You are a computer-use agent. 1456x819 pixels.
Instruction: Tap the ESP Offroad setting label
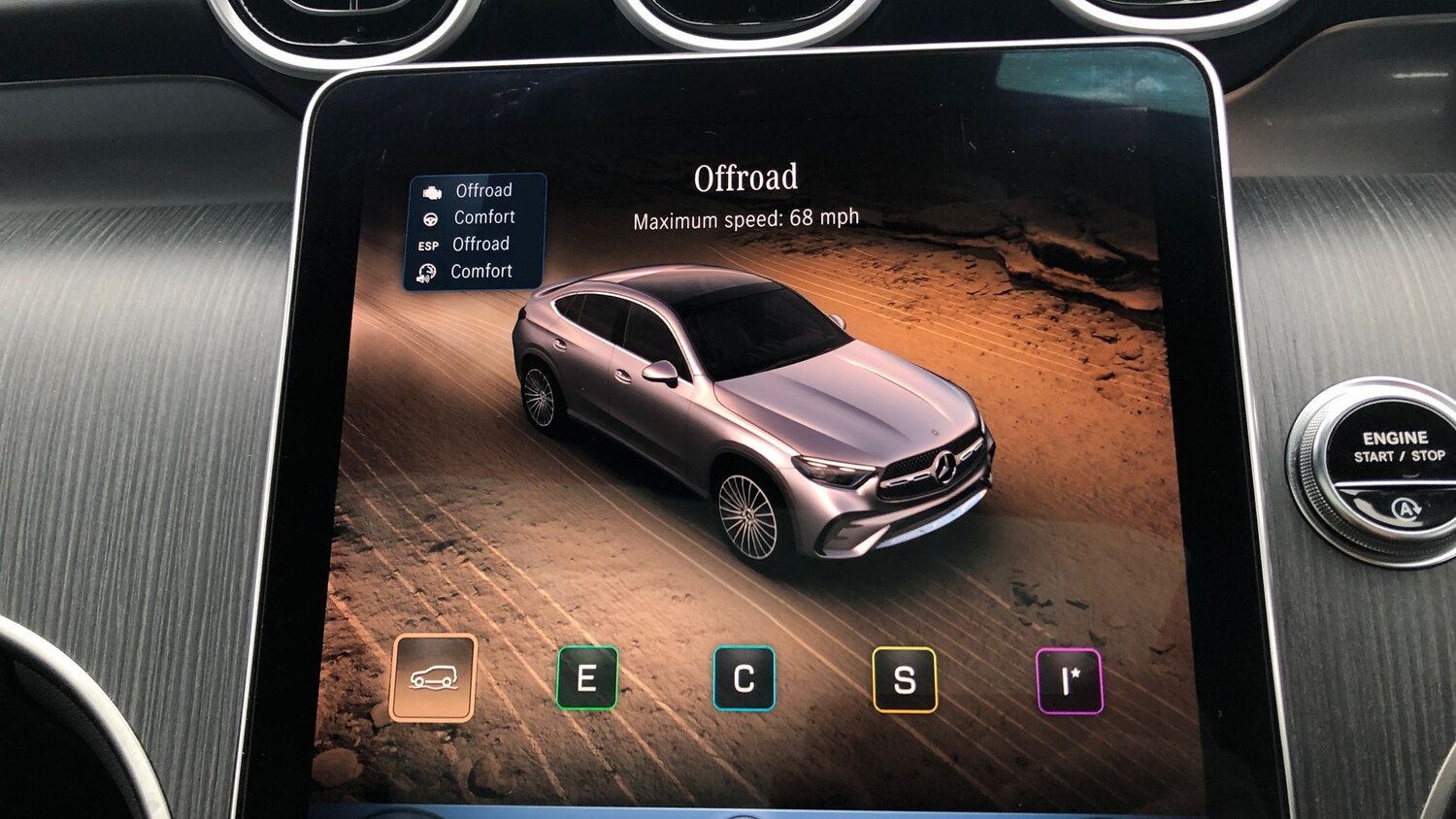481,245
